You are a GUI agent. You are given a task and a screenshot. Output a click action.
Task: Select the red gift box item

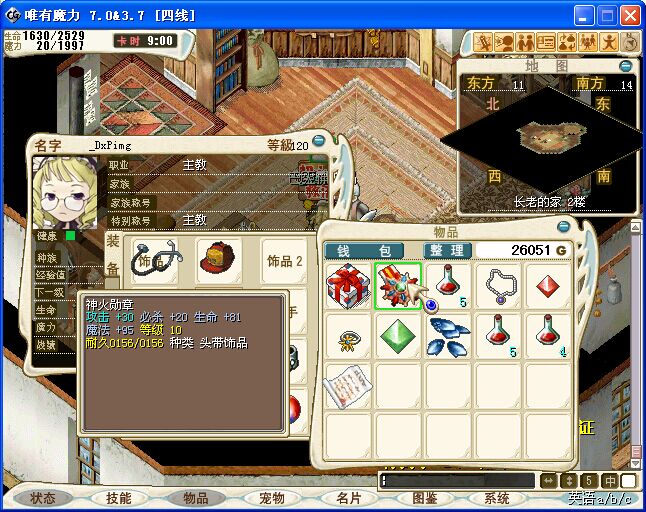point(348,287)
